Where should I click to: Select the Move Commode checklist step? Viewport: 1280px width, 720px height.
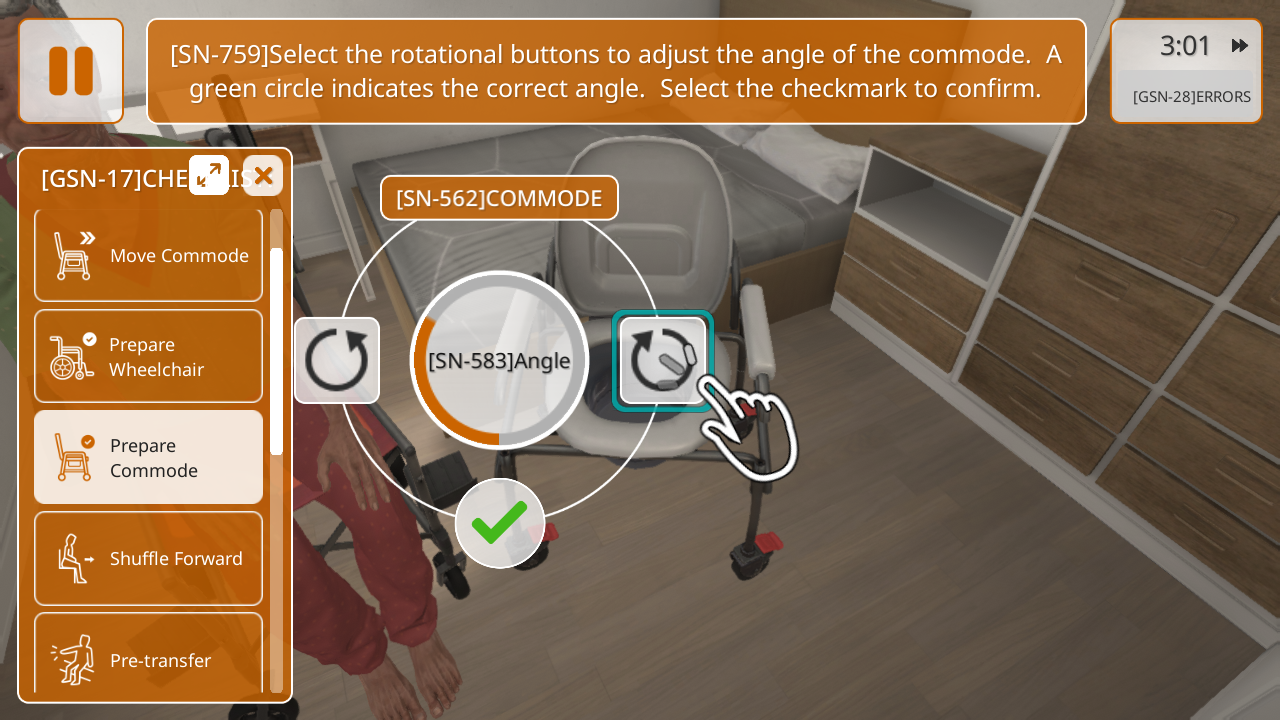point(148,255)
